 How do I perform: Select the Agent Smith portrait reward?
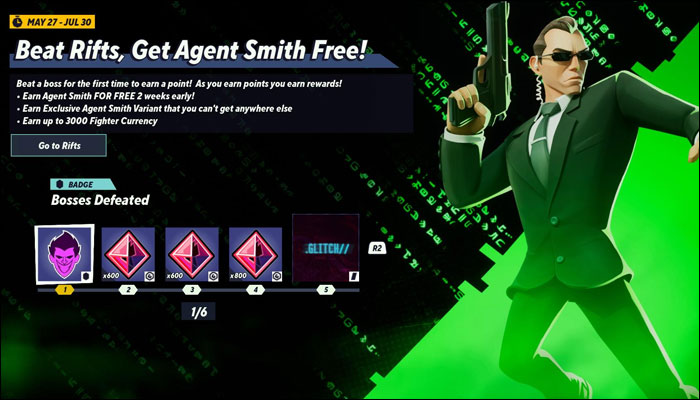coord(65,252)
